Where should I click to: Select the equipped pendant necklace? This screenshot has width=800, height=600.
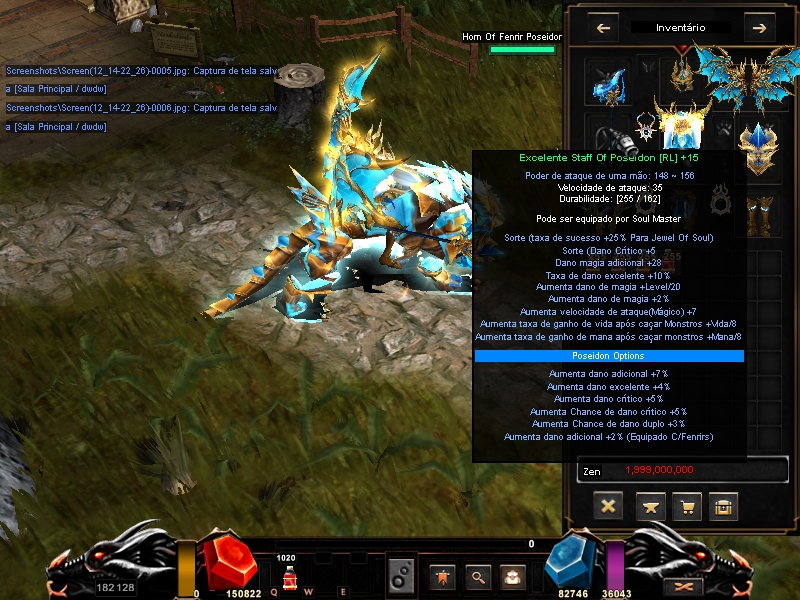click(x=646, y=128)
